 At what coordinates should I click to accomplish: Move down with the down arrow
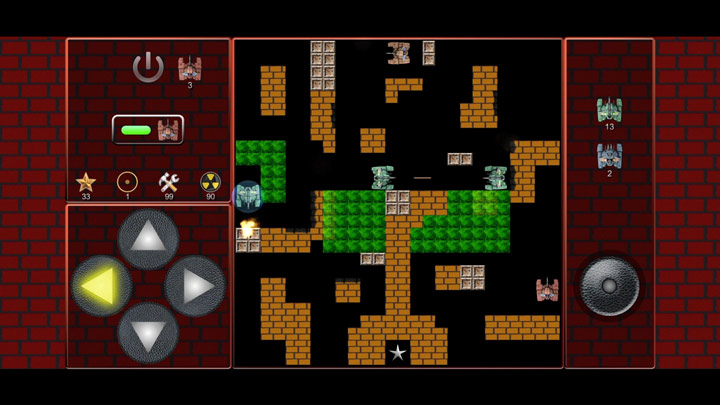(x=148, y=332)
